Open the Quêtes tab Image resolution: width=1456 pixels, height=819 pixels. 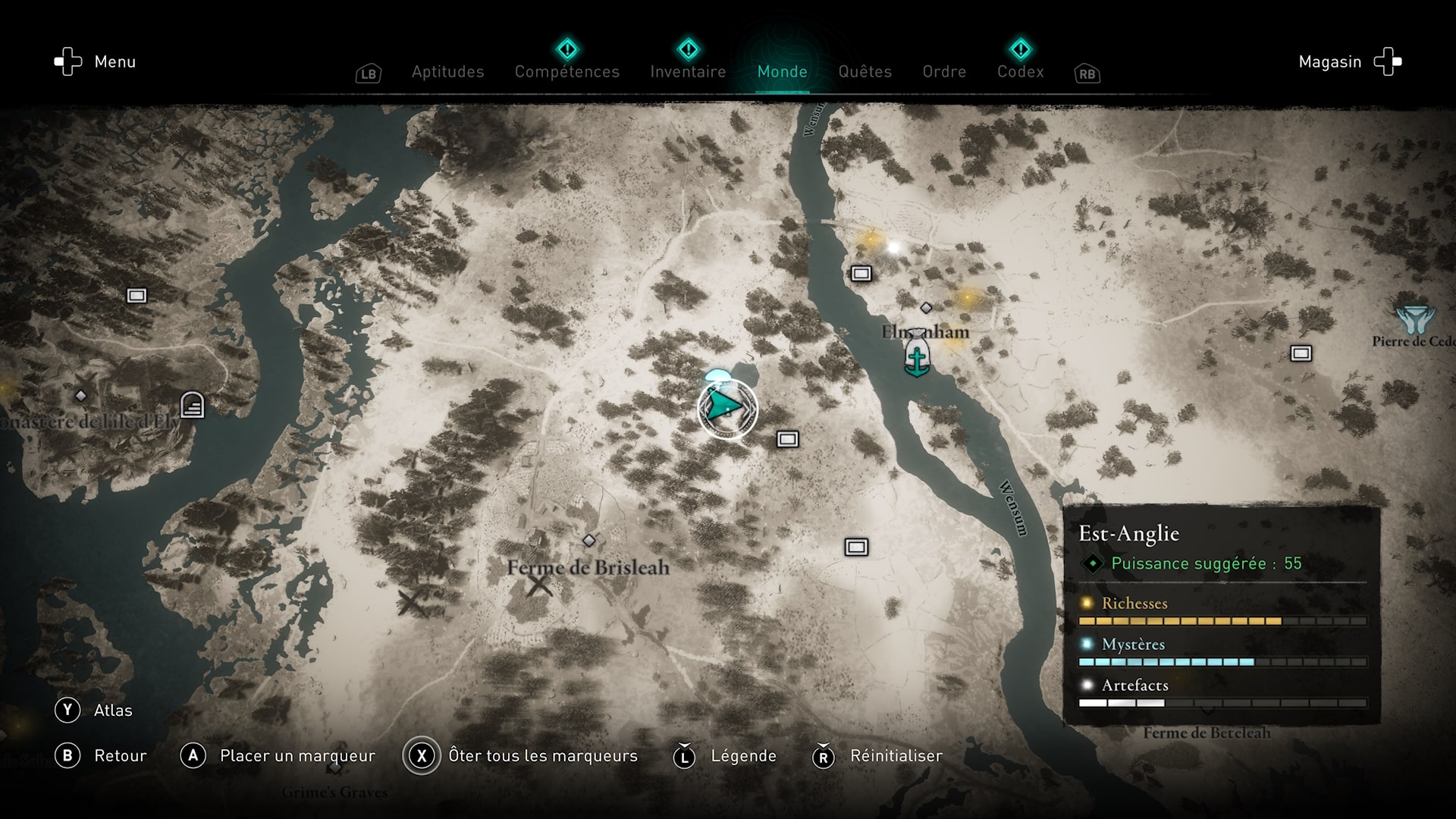click(864, 72)
